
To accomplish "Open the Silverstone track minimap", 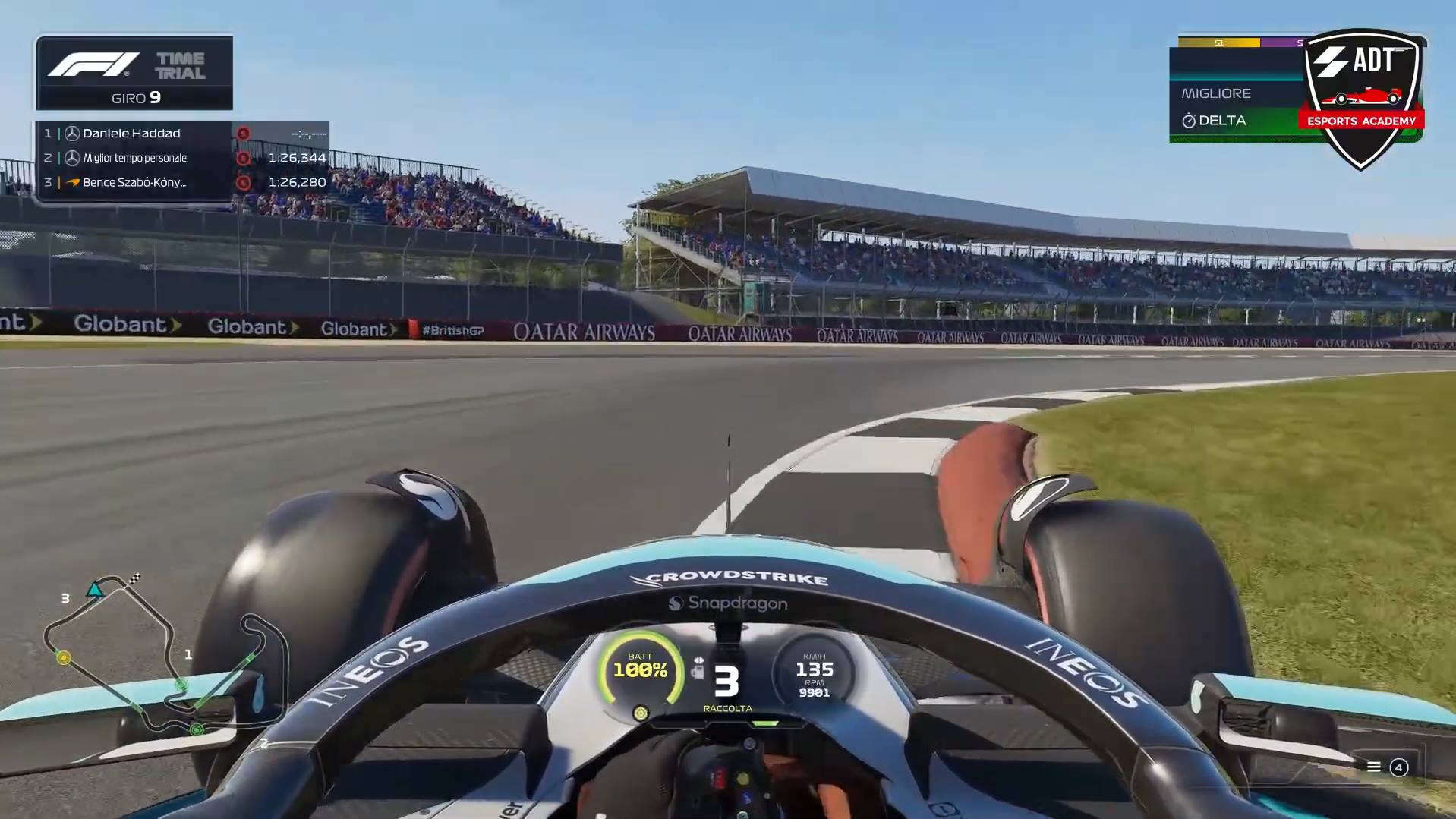I will tap(163, 657).
